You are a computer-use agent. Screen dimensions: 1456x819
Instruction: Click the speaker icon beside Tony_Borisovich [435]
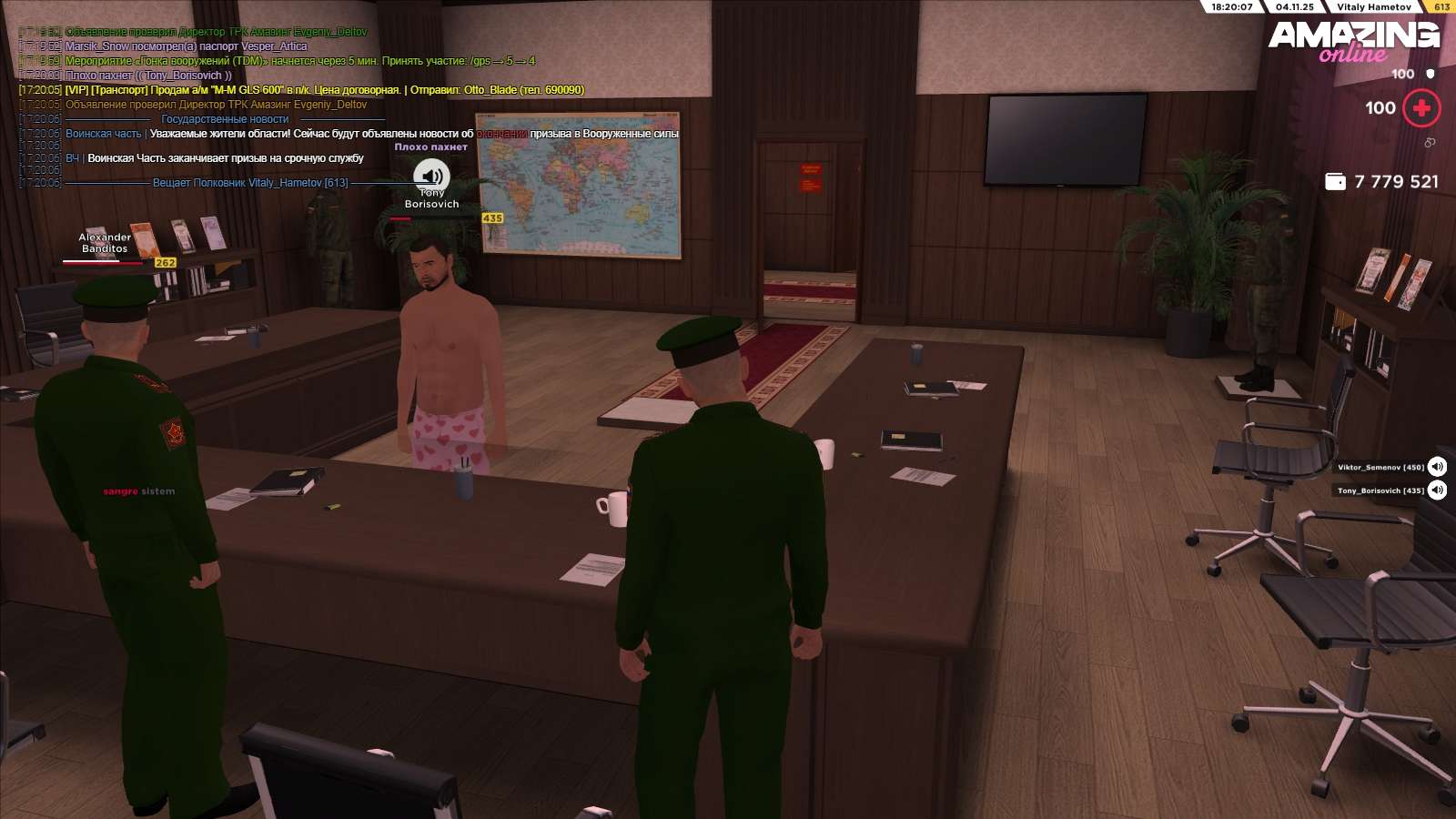[x=1437, y=490]
